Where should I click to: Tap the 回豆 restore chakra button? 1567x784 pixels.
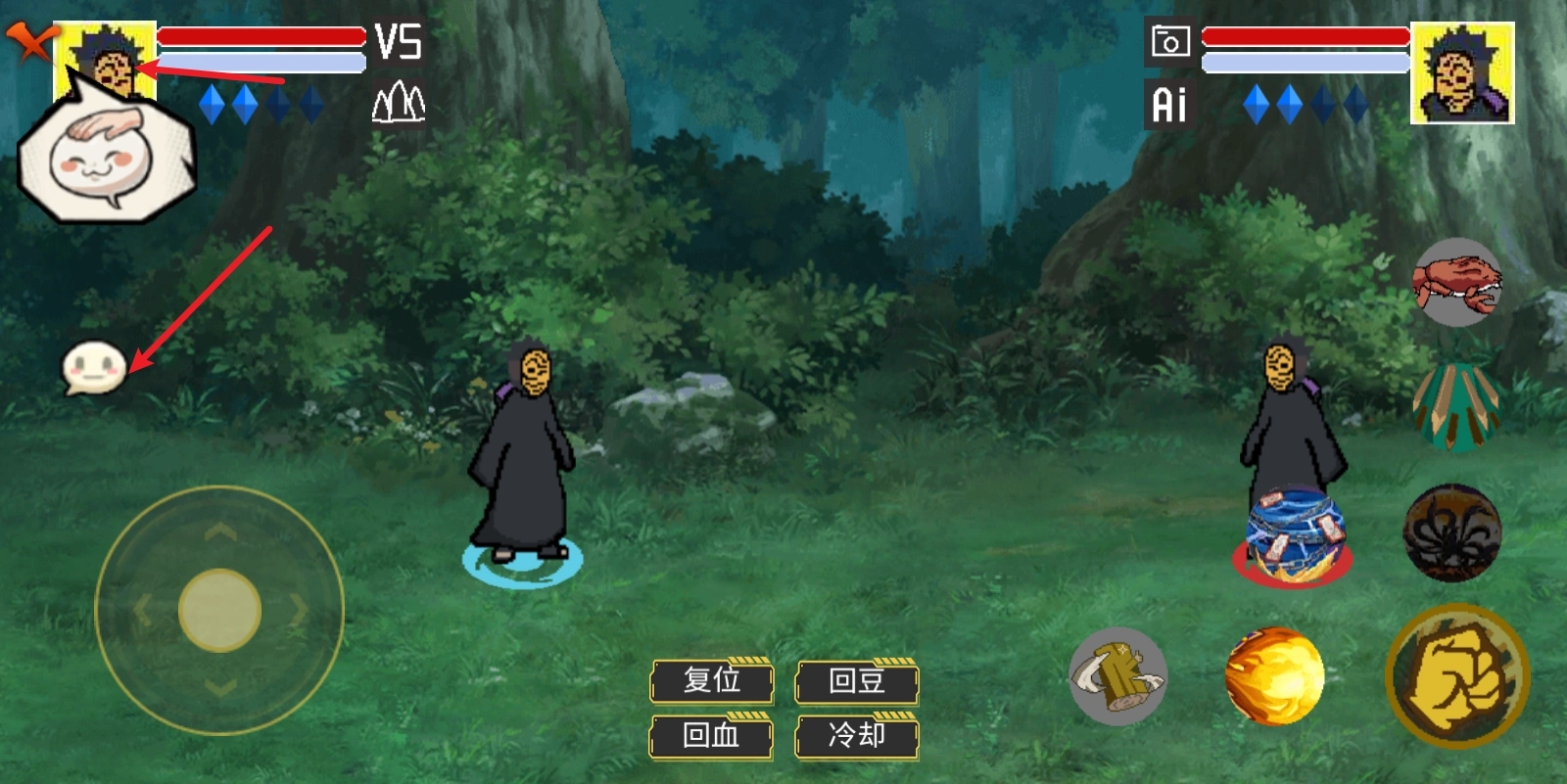click(857, 680)
